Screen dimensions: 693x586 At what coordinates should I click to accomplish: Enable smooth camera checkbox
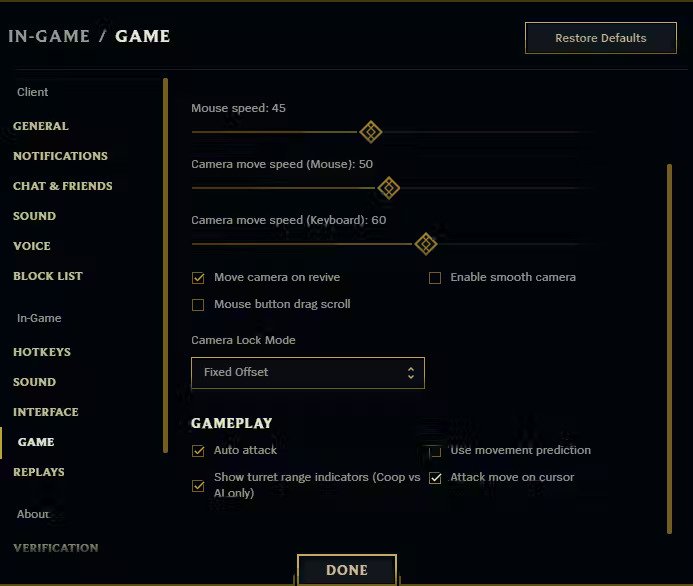[435, 278]
